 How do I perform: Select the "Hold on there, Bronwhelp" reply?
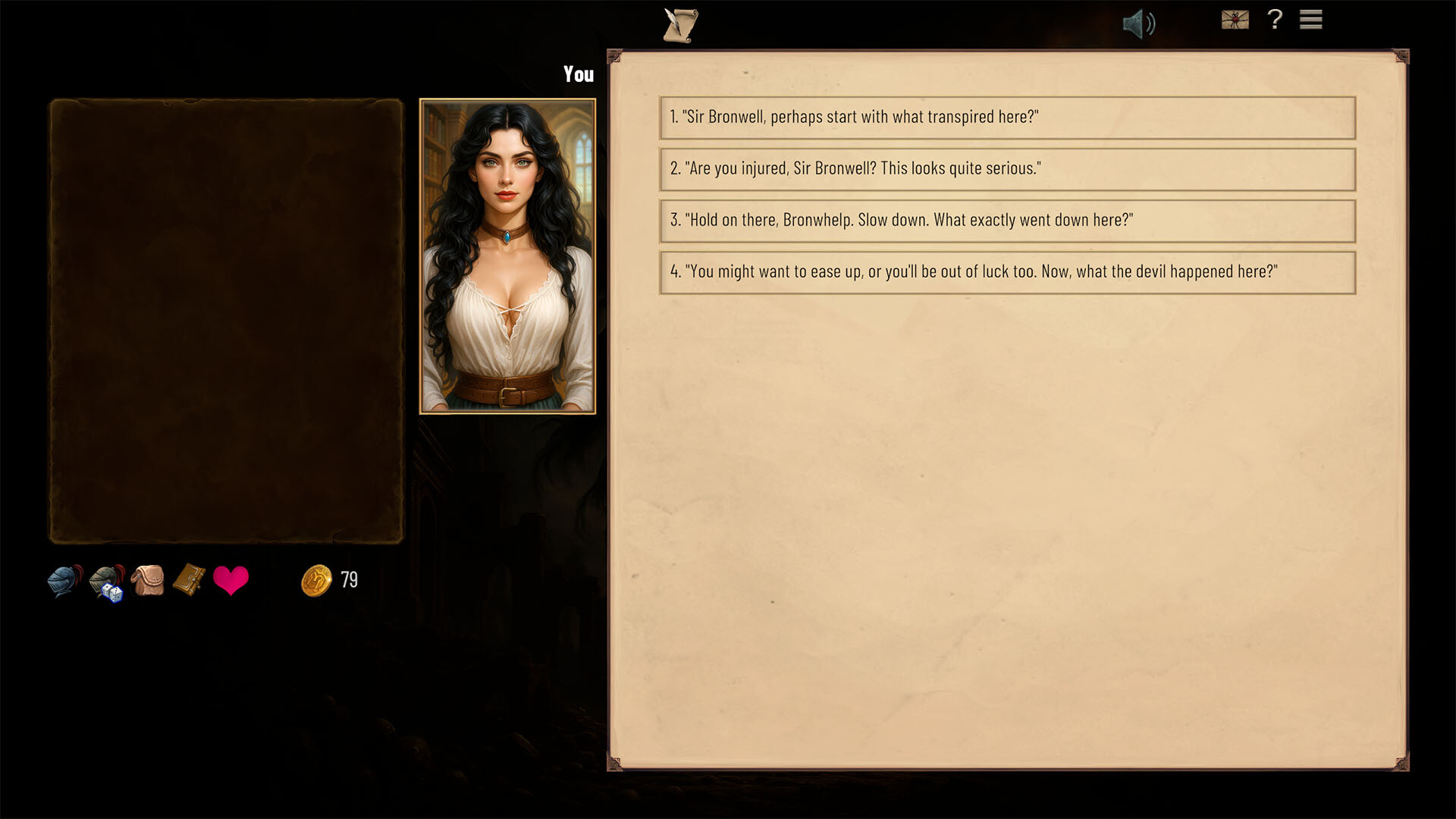(x=1007, y=221)
